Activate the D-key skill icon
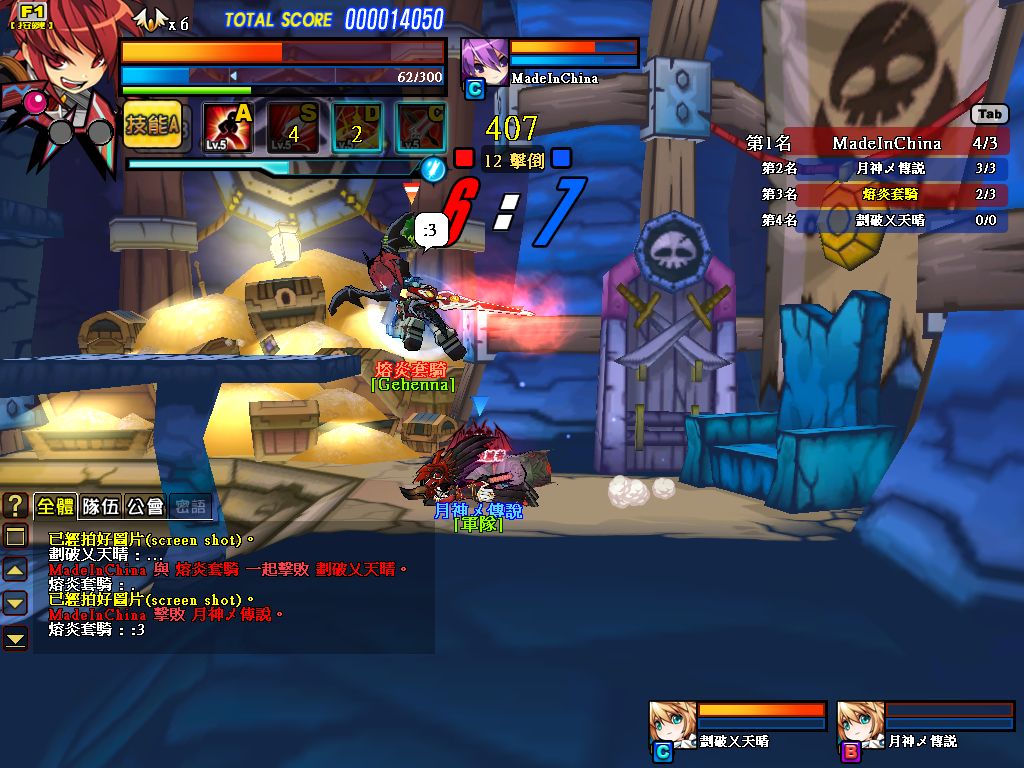This screenshot has height=768, width=1024. [x=357, y=128]
